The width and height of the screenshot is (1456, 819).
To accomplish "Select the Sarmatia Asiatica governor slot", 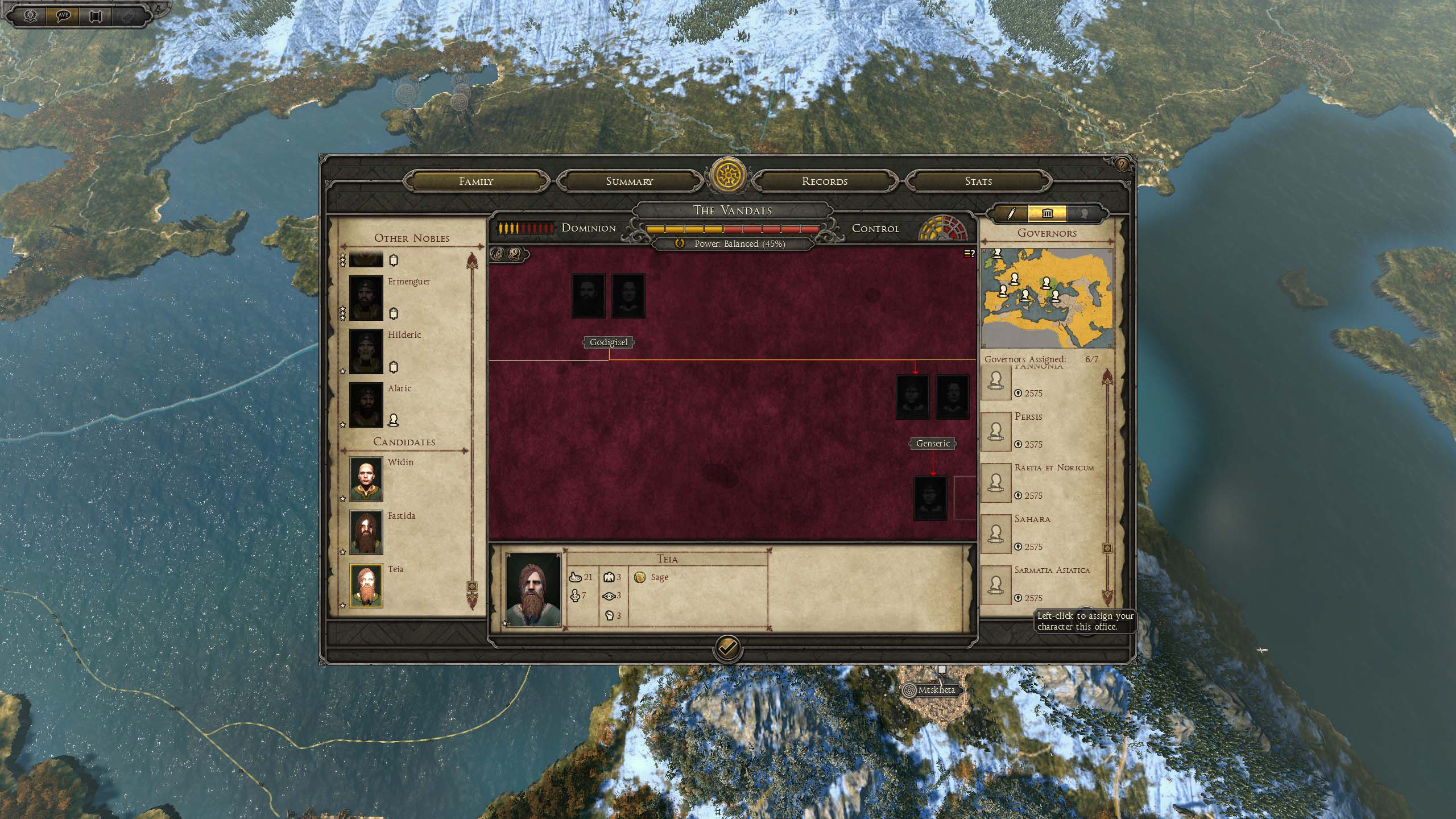I will click(995, 584).
